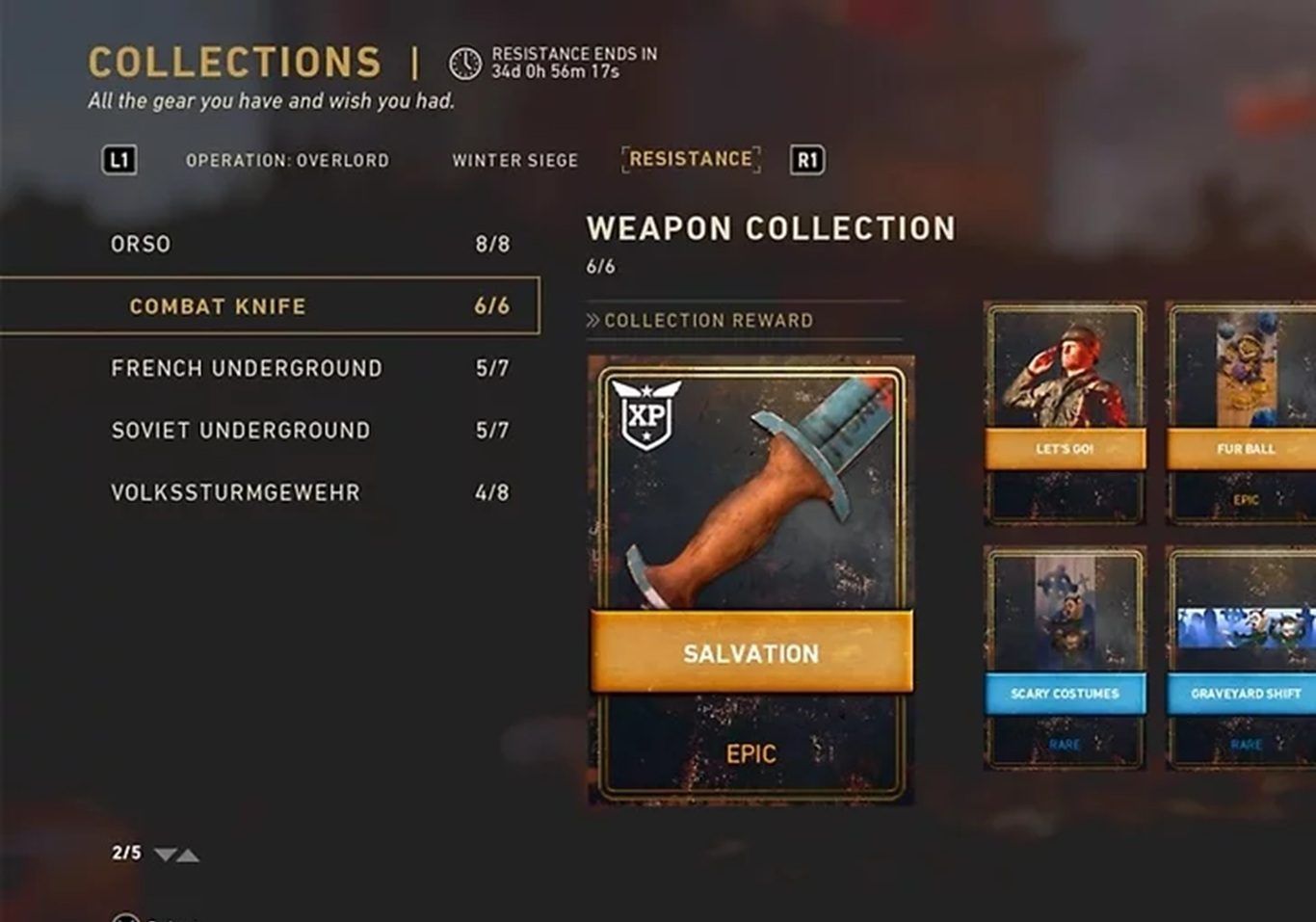Select the Resistance tab

[x=691, y=159]
